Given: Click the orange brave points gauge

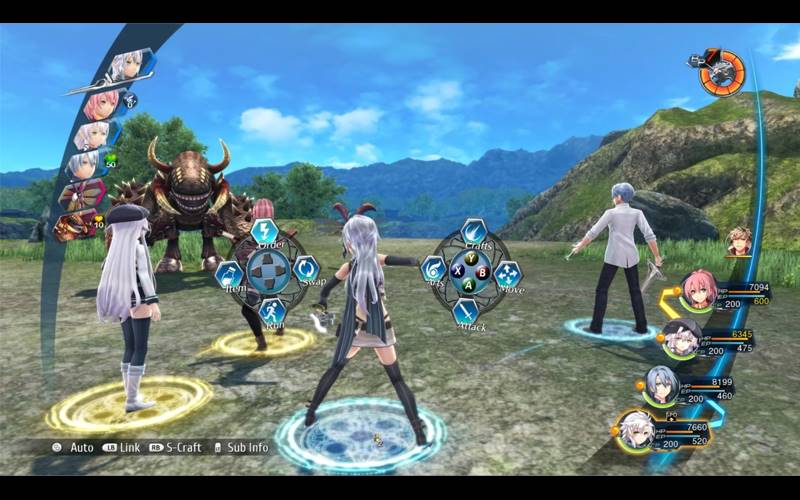Looking at the screenshot, I should click(721, 73).
